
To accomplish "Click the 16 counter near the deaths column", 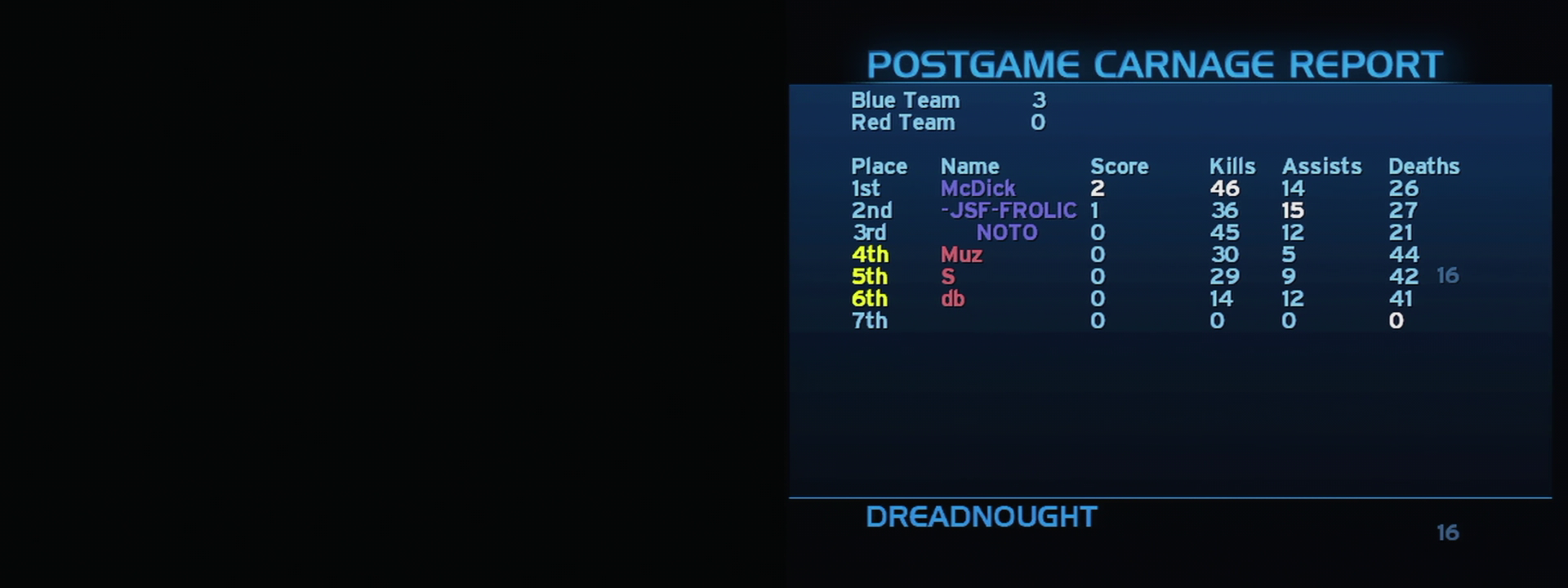I will tap(1448, 277).
